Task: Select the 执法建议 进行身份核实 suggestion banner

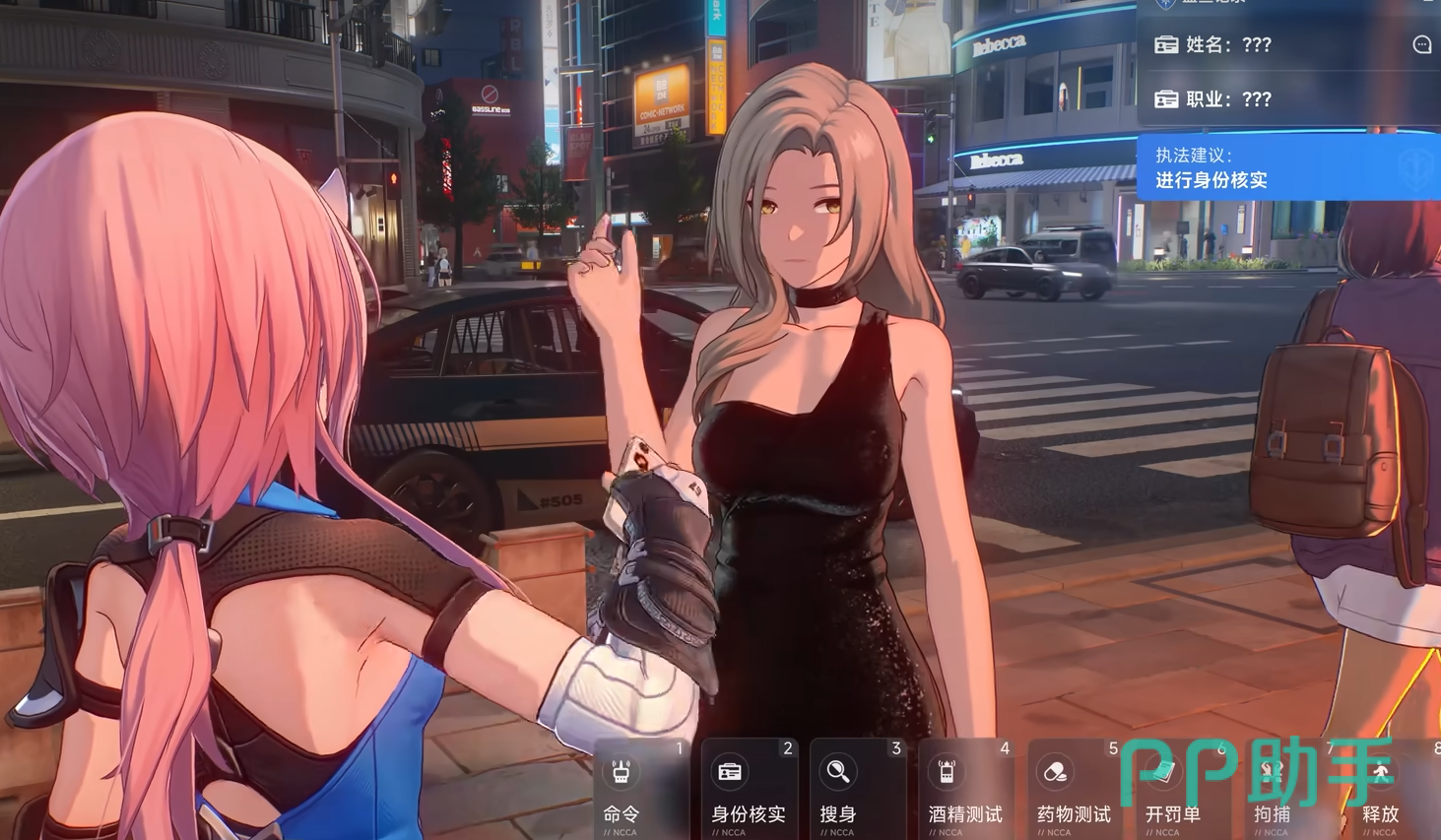Action: [x=1280, y=167]
